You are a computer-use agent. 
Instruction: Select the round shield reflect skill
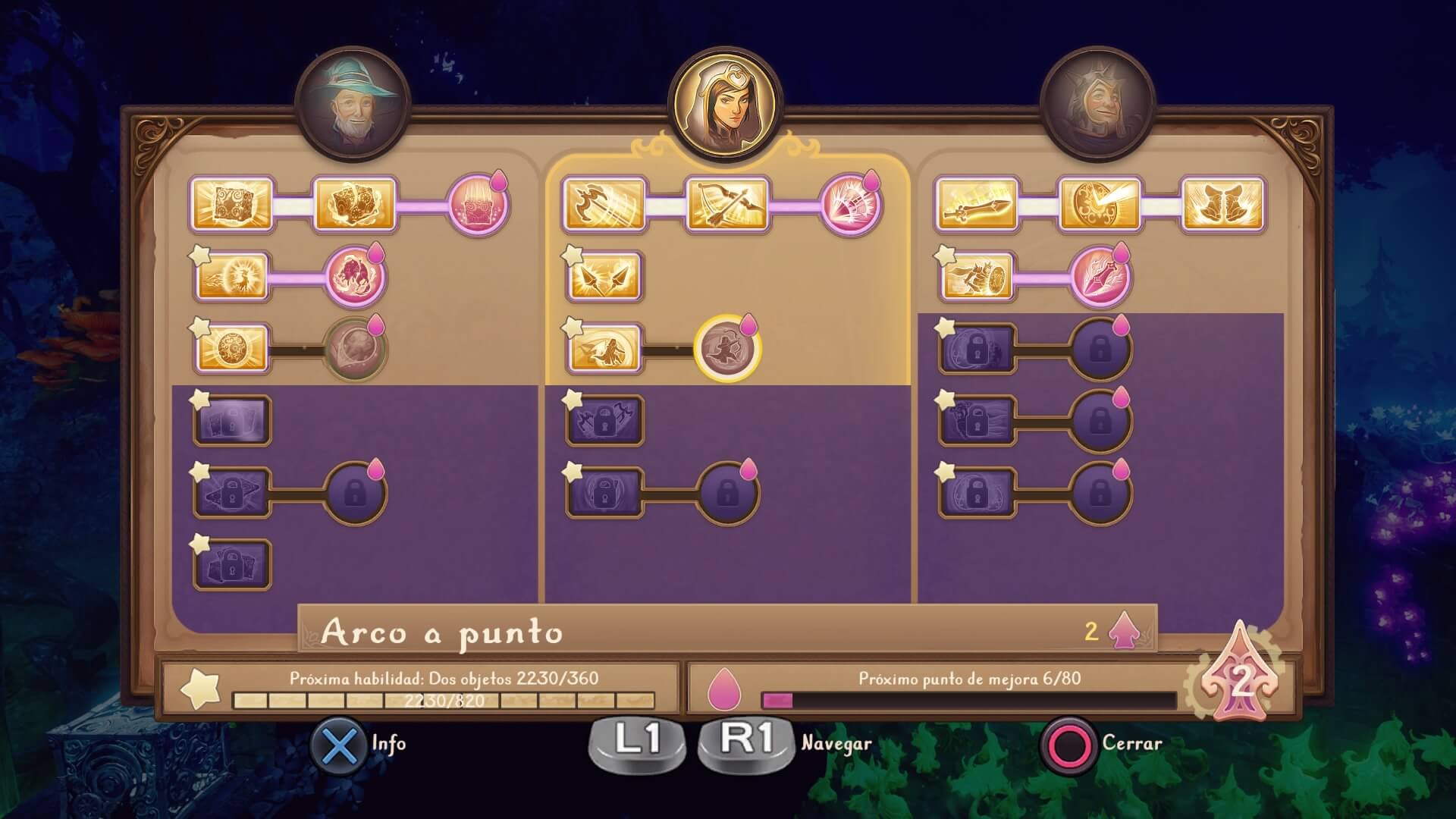(1100, 205)
